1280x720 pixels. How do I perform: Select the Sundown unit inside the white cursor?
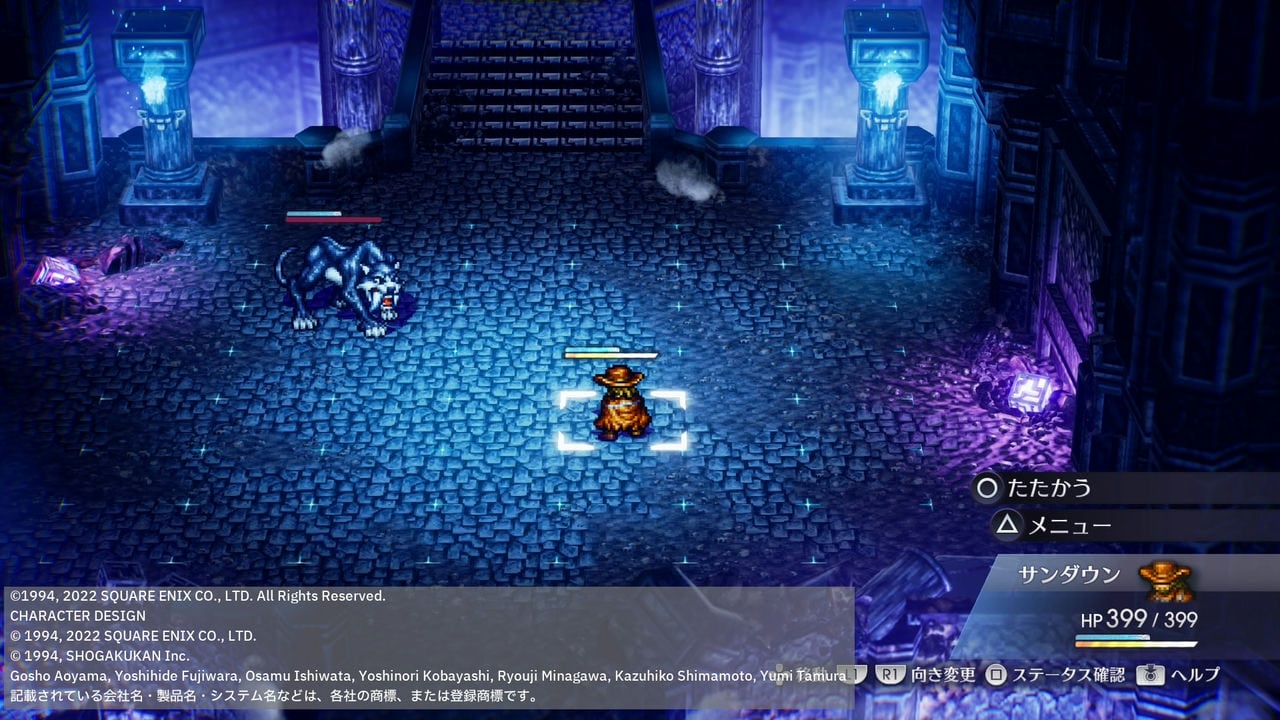[x=621, y=408]
